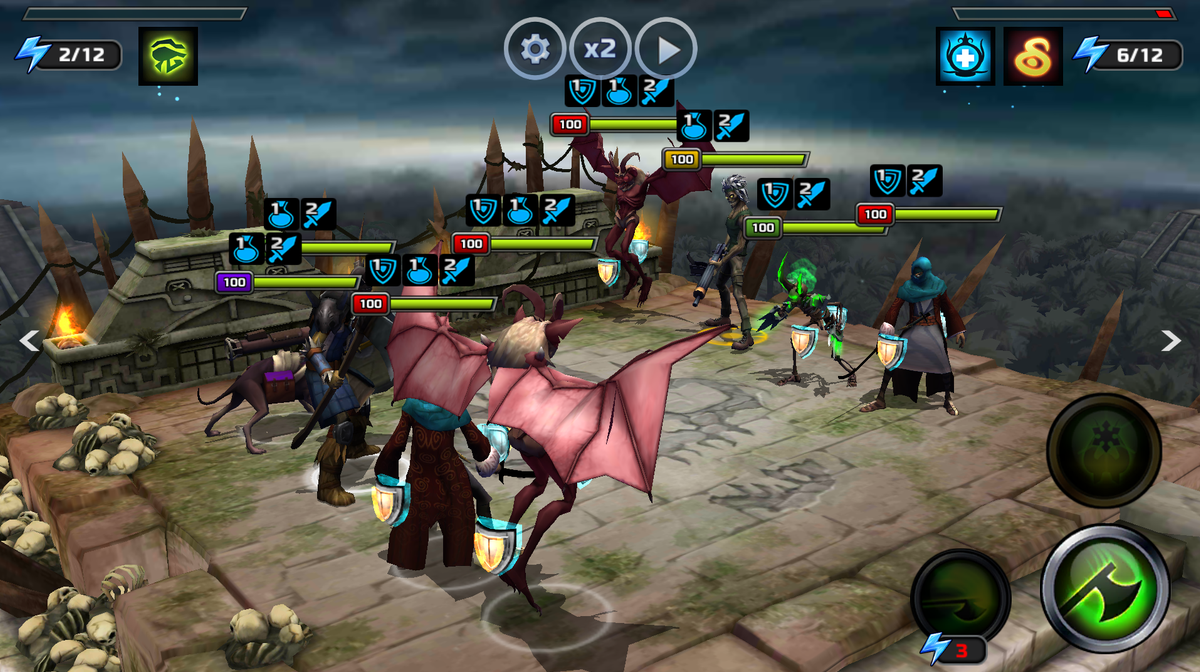Image resolution: width=1200 pixels, height=672 pixels.
Task: Inspect the golden serpent enemy passive
Action: 1033,55
